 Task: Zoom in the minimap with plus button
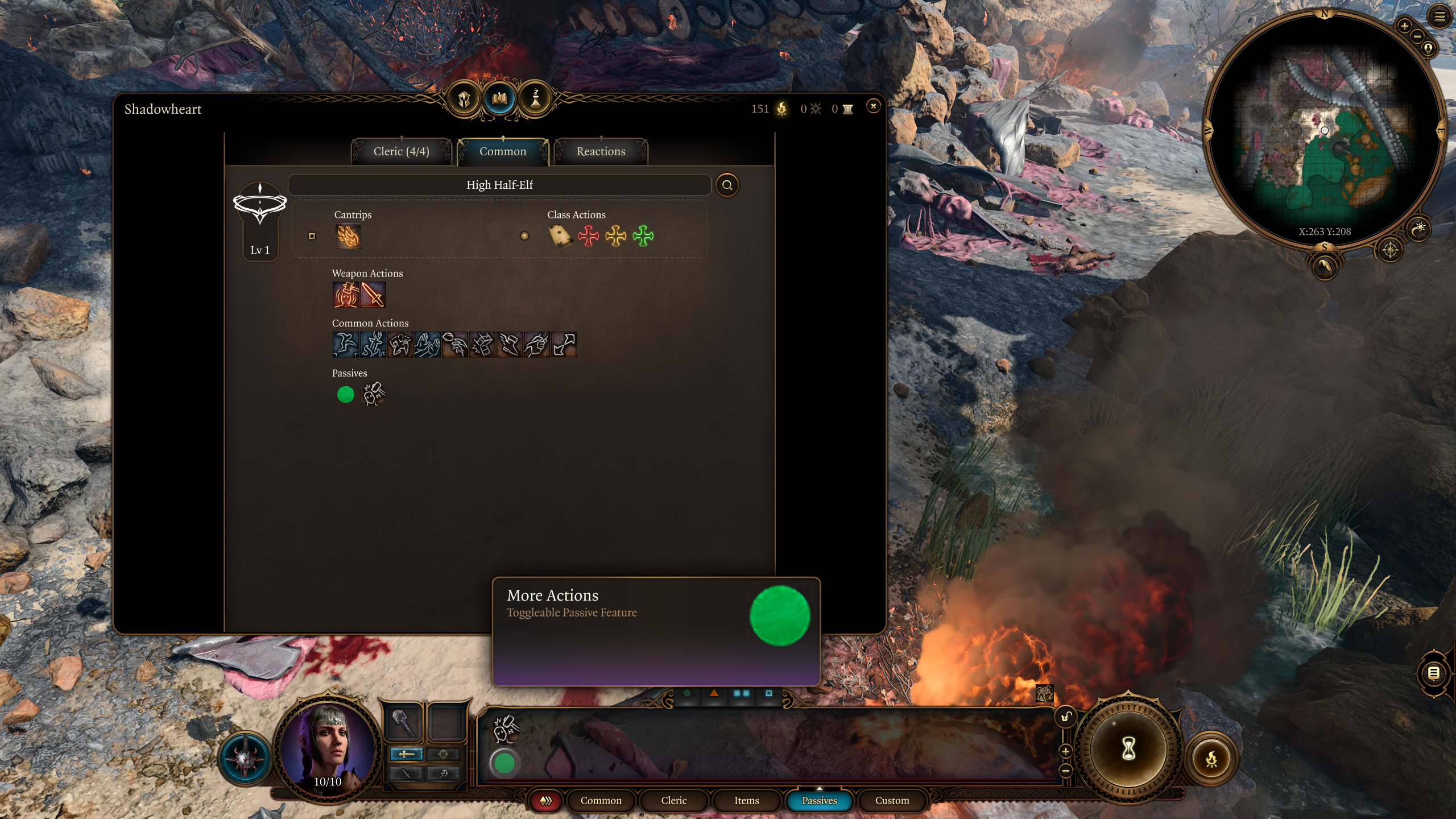tap(1404, 26)
